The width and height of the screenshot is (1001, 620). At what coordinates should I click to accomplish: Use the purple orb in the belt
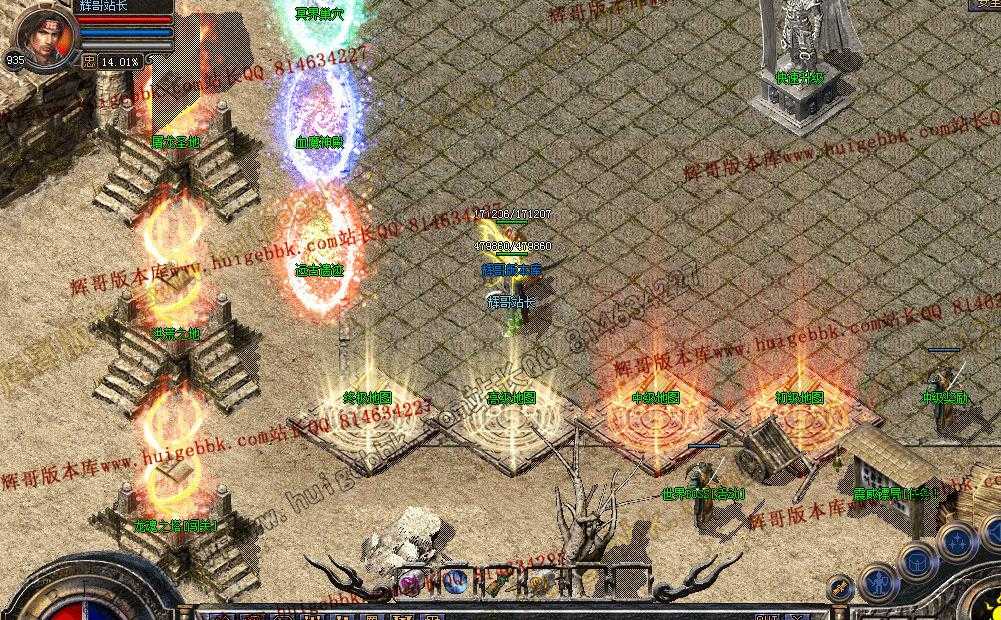click(x=410, y=580)
